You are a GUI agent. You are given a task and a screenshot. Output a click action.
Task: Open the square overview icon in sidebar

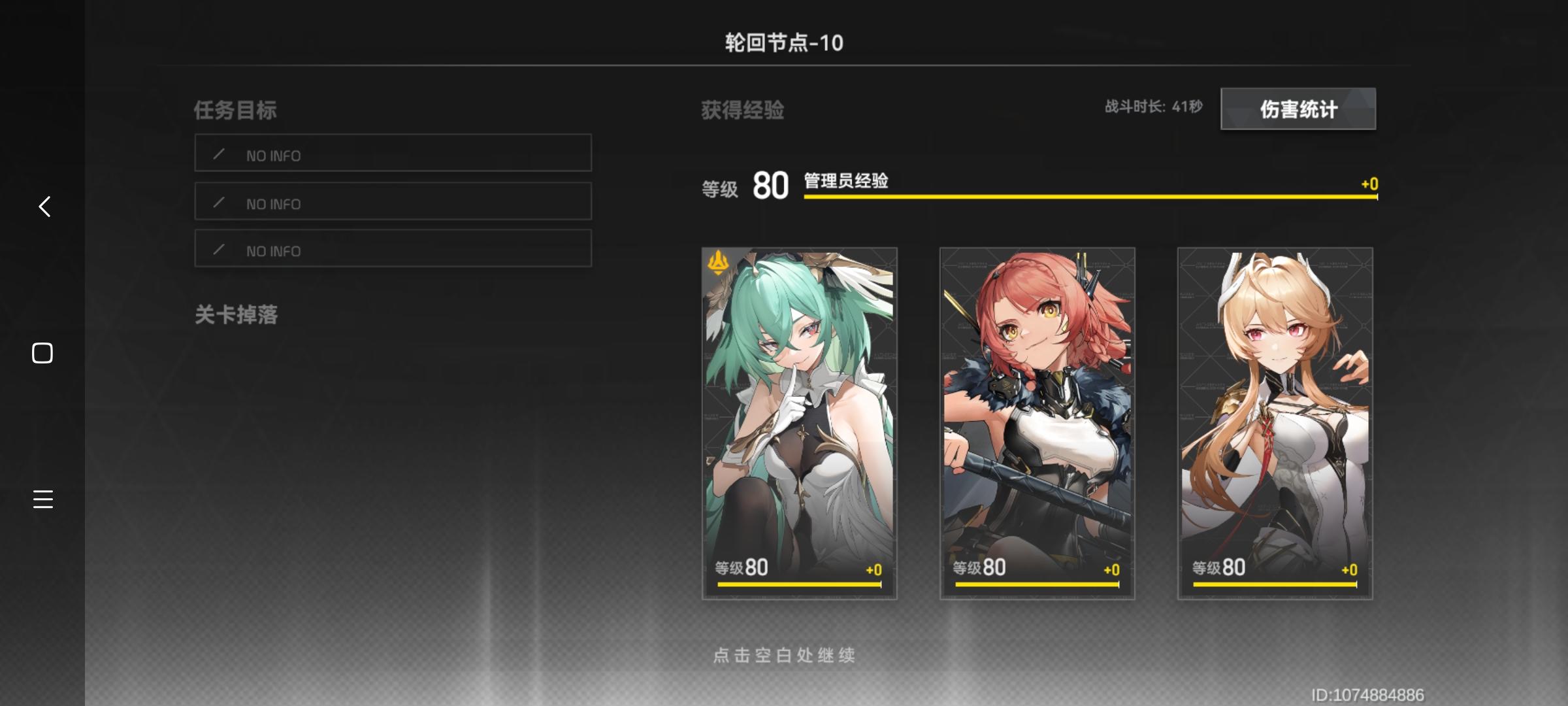pos(42,352)
